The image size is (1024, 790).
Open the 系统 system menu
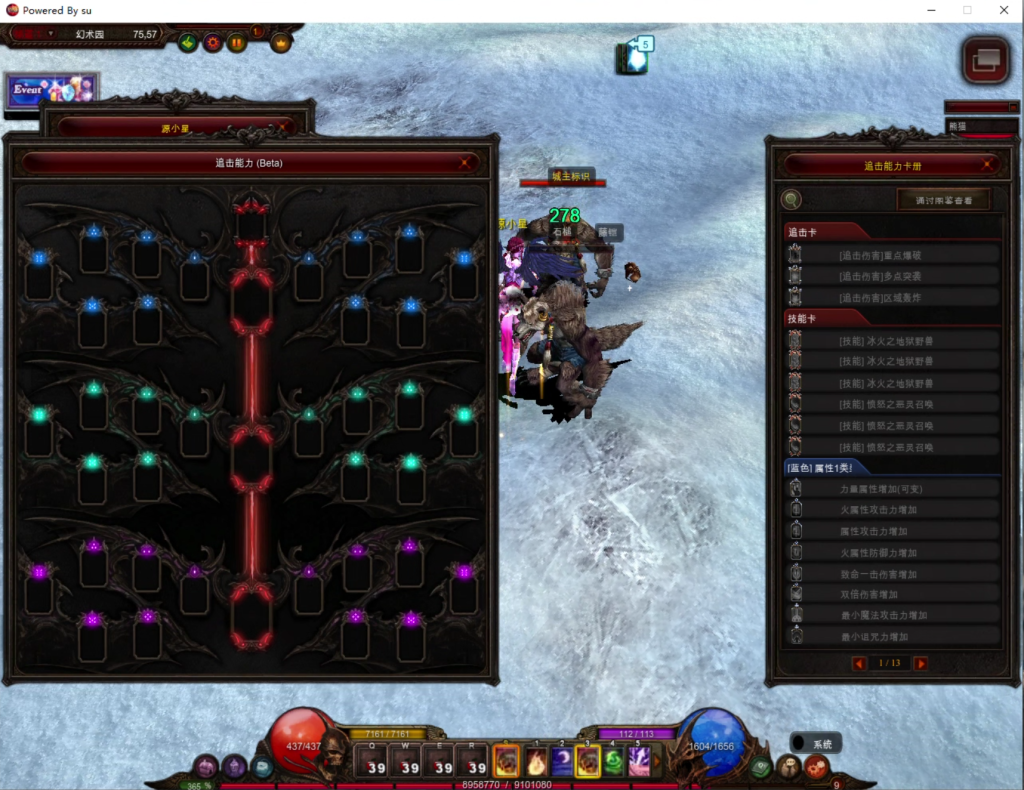(x=816, y=743)
